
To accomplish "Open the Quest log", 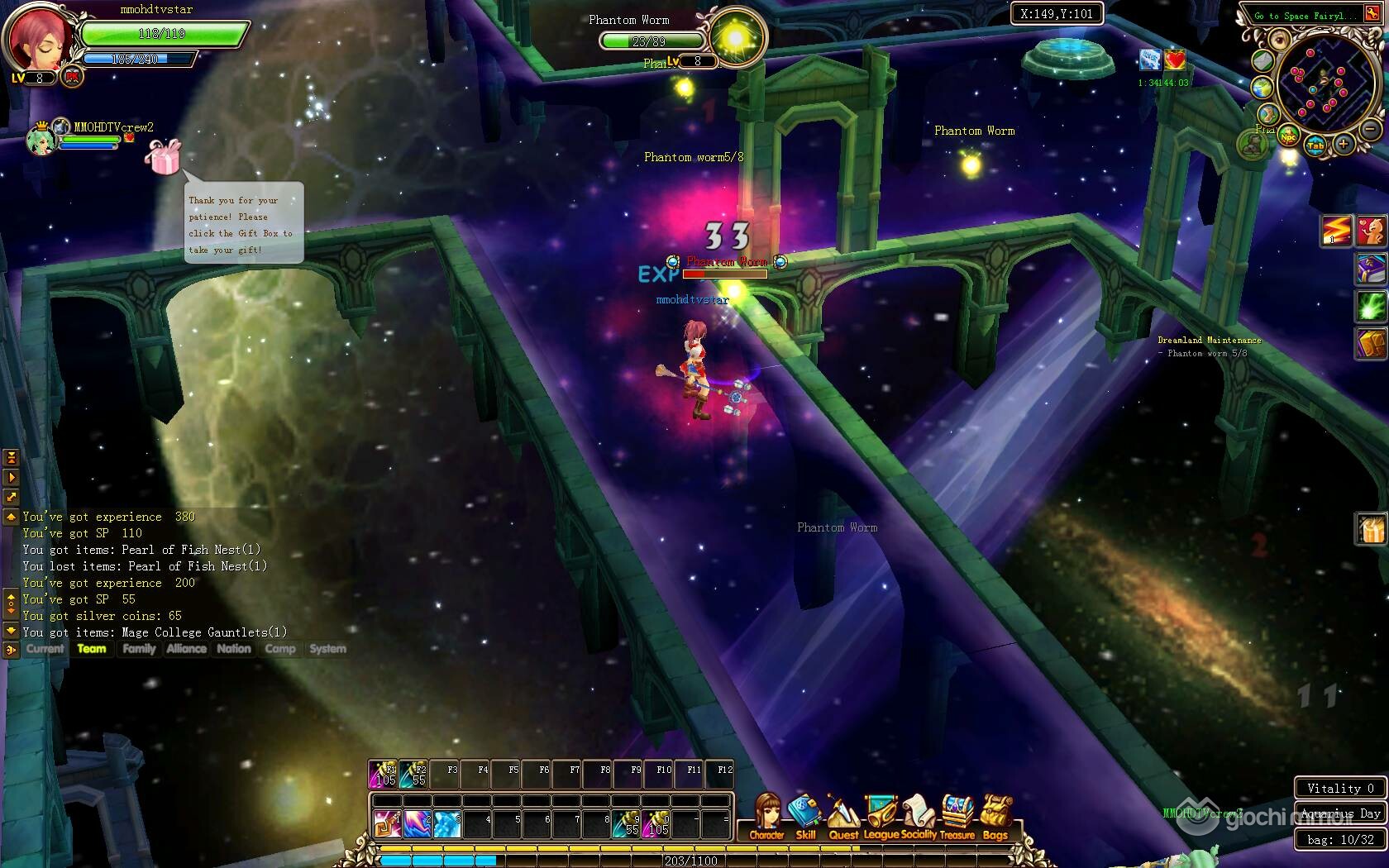I will (x=842, y=816).
